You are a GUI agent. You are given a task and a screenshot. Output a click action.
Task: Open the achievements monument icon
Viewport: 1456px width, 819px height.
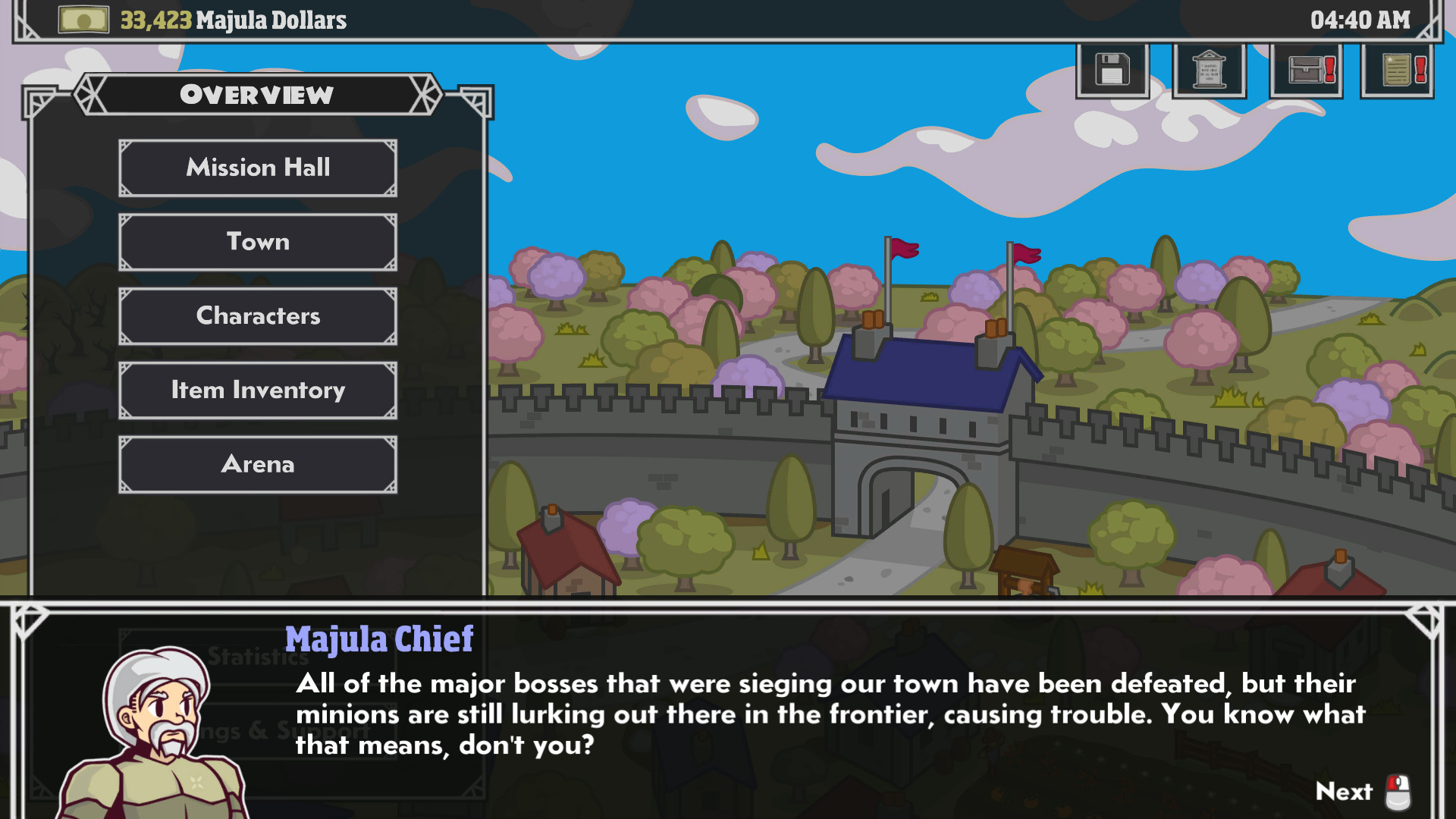click(1208, 70)
